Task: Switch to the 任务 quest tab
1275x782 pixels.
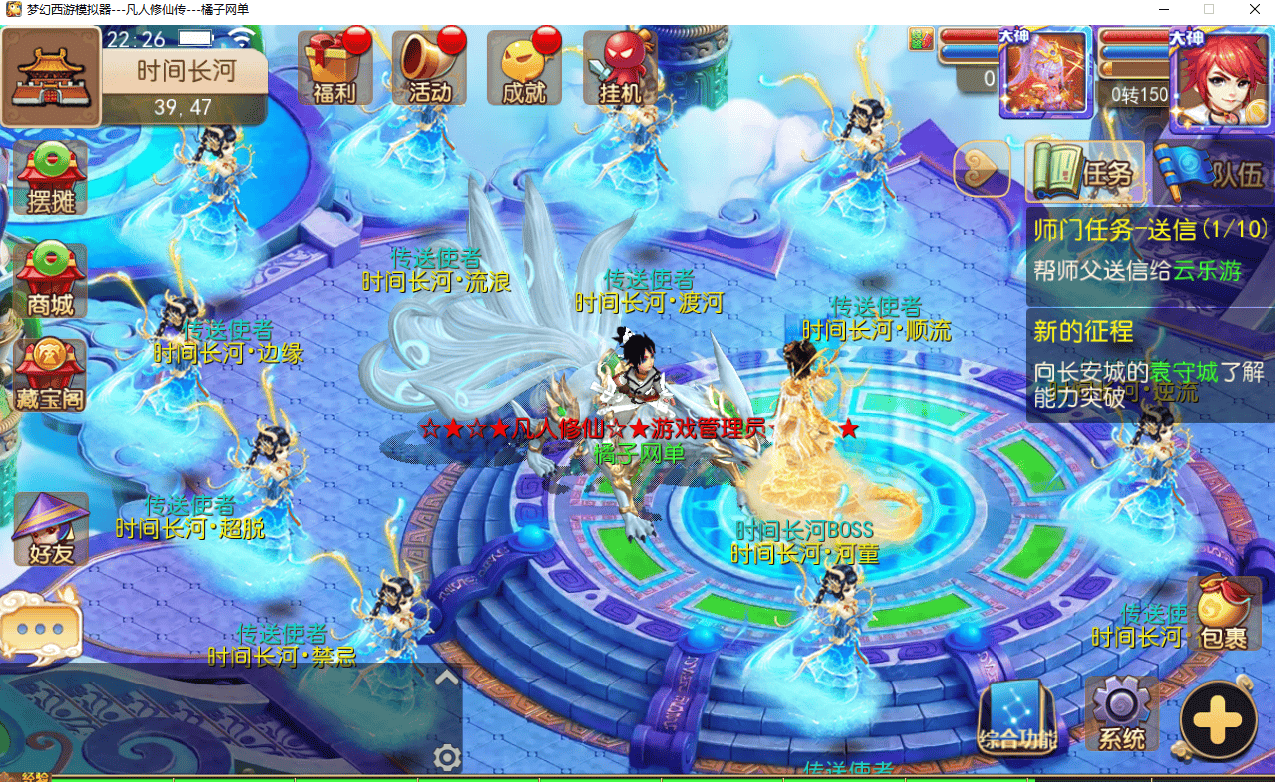Action: (x=1086, y=173)
